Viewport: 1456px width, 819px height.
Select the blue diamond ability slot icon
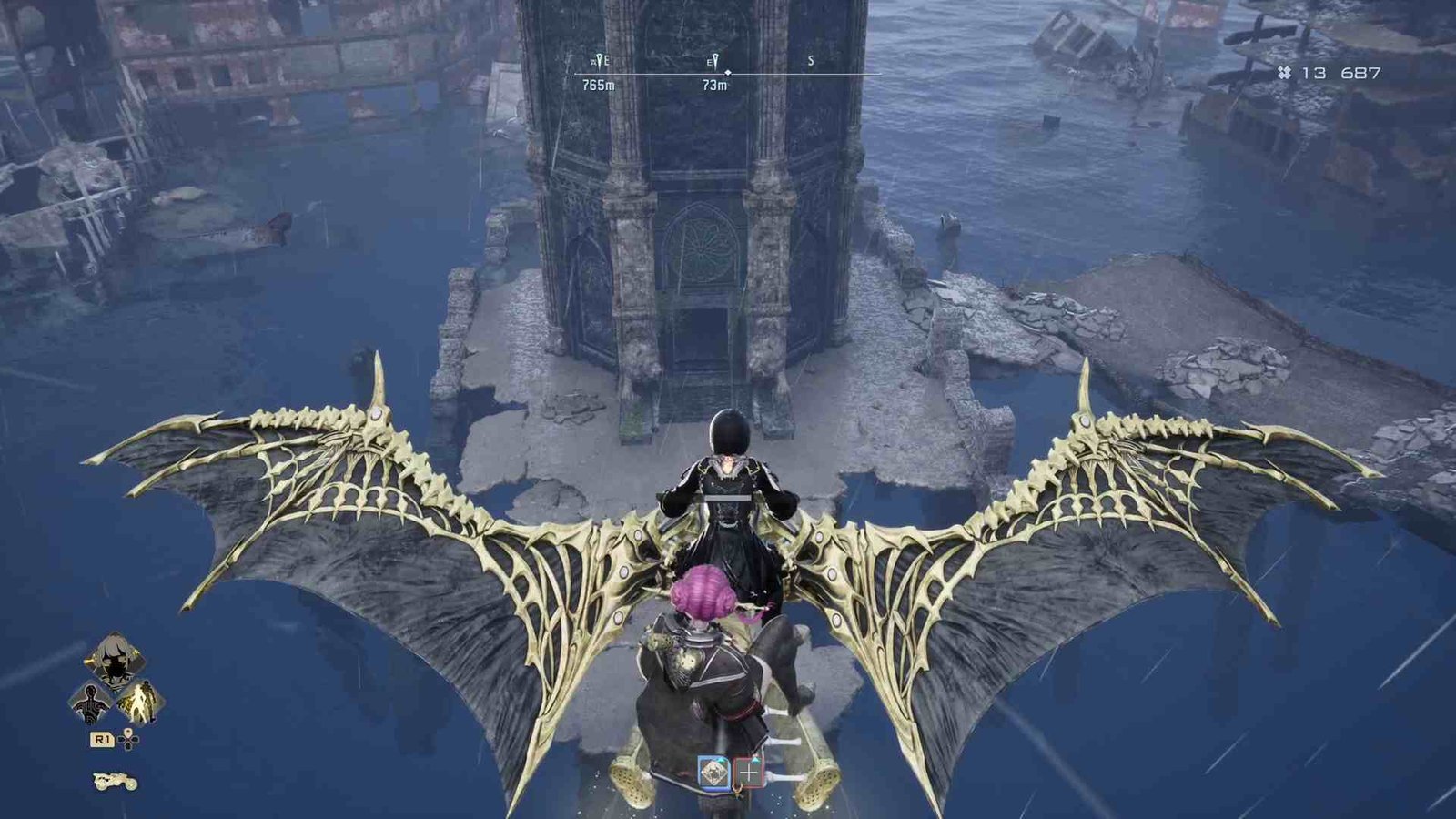[x=712, y=772]
